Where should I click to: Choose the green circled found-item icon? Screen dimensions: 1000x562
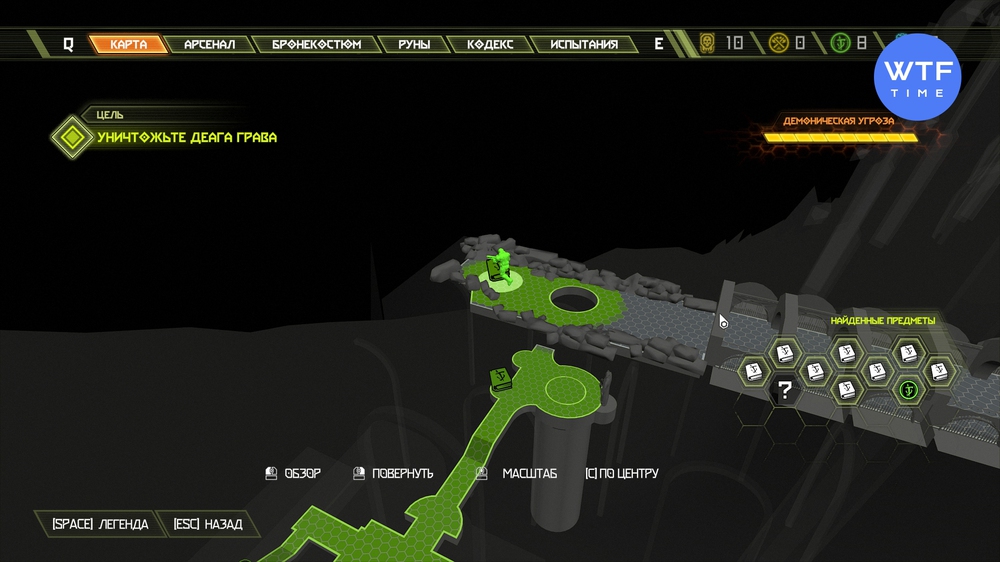pos(908,389)
